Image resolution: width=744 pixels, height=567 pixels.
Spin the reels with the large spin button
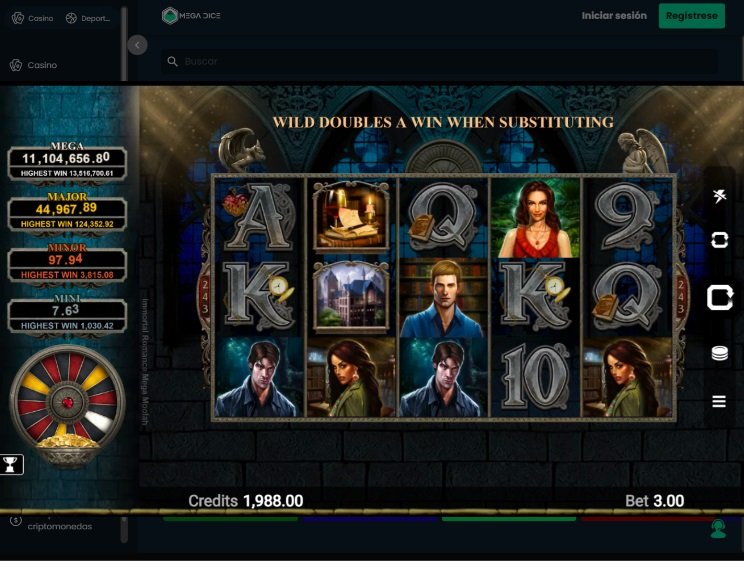point(719,297)
